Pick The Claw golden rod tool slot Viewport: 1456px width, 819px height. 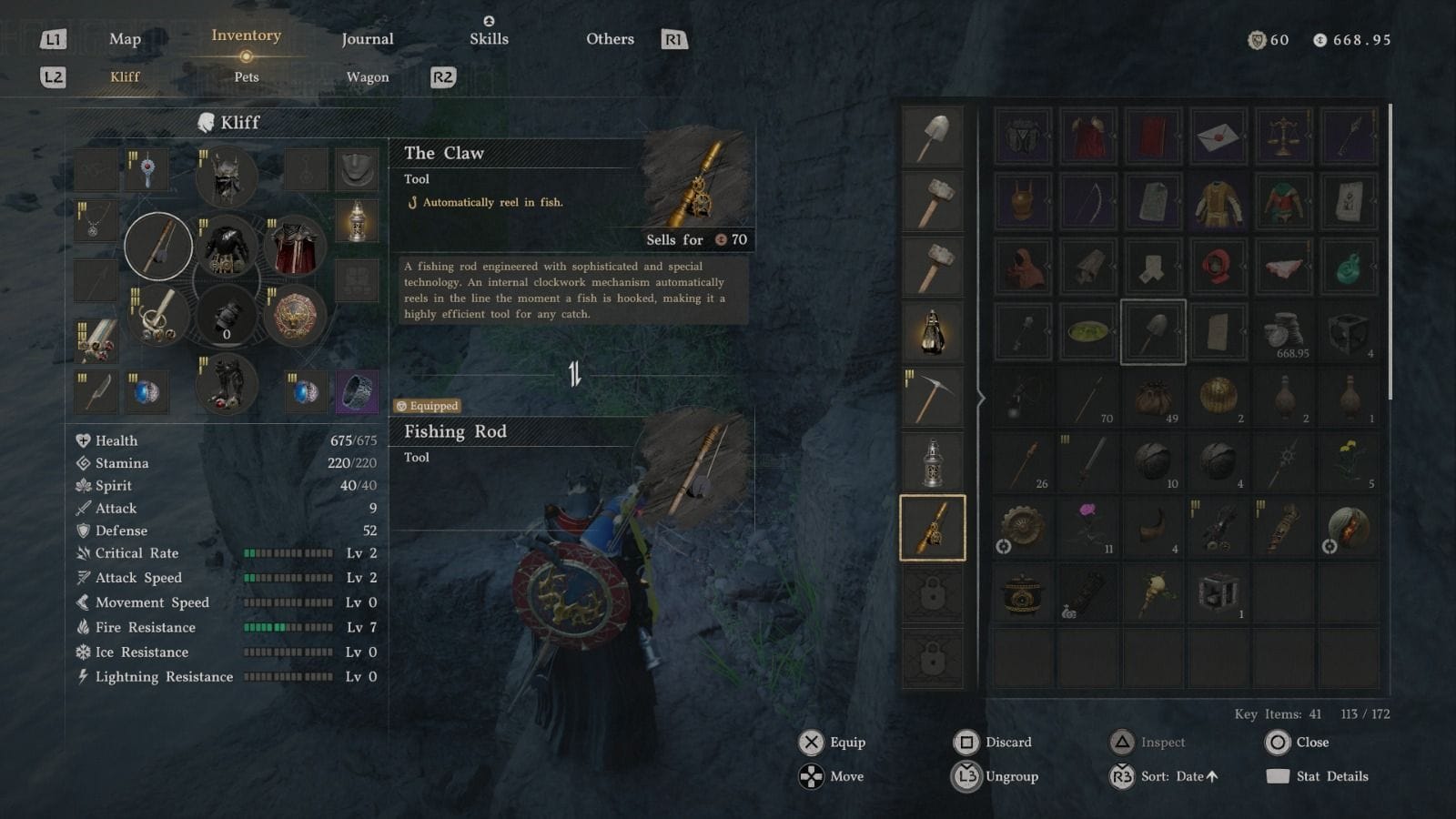(932, 528)
